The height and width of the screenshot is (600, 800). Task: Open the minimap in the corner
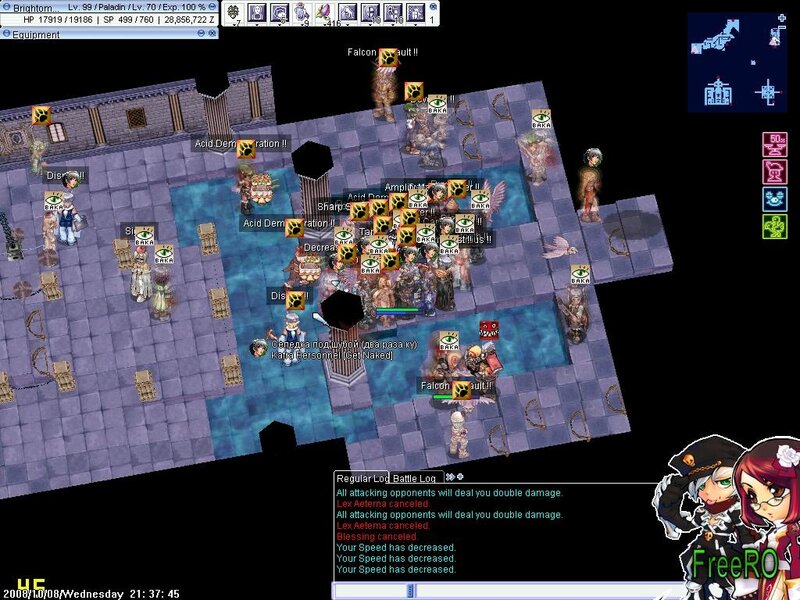(737, 61)
